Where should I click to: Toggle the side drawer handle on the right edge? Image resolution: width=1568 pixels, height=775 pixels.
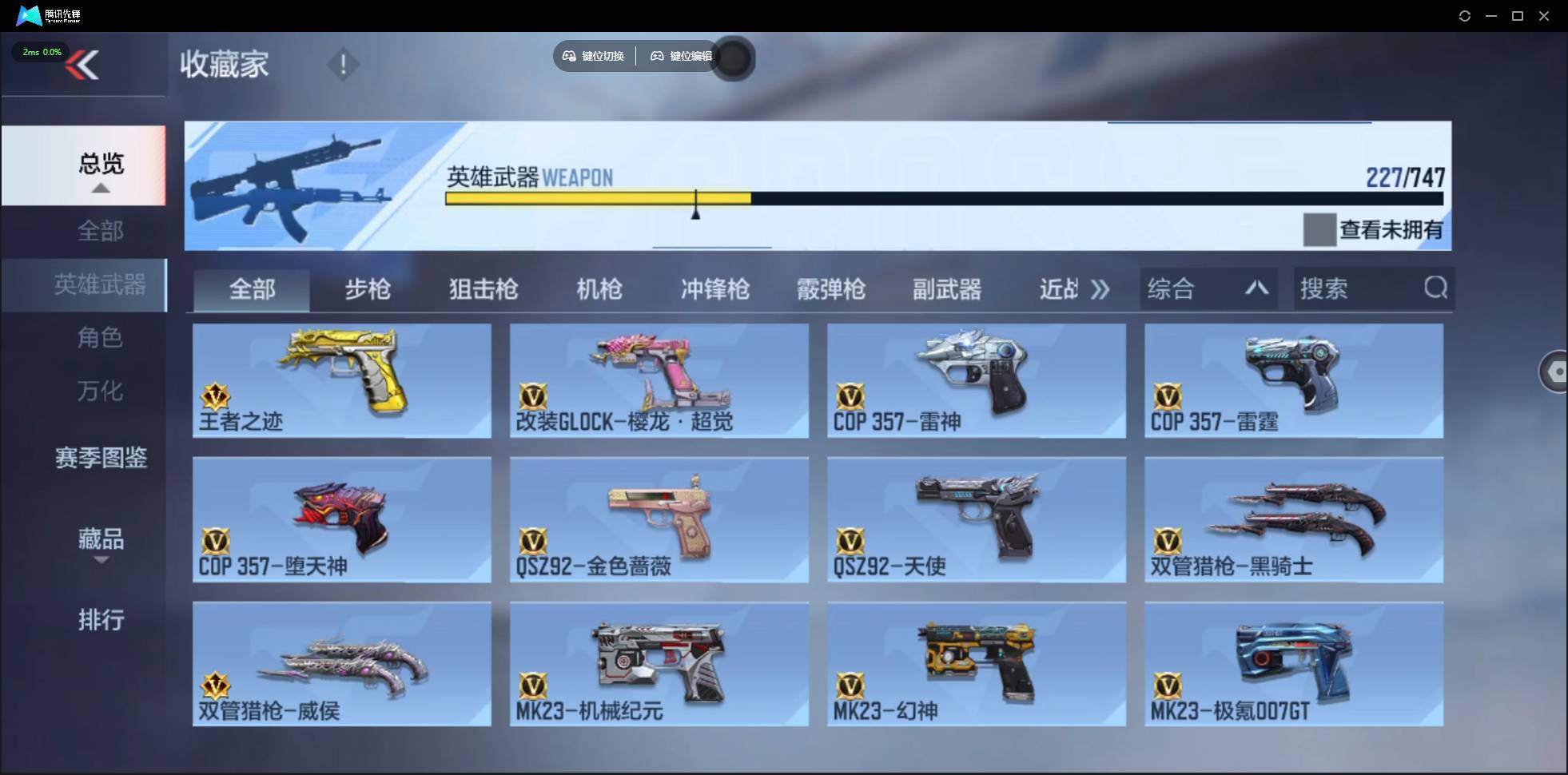click(1556, 372)
